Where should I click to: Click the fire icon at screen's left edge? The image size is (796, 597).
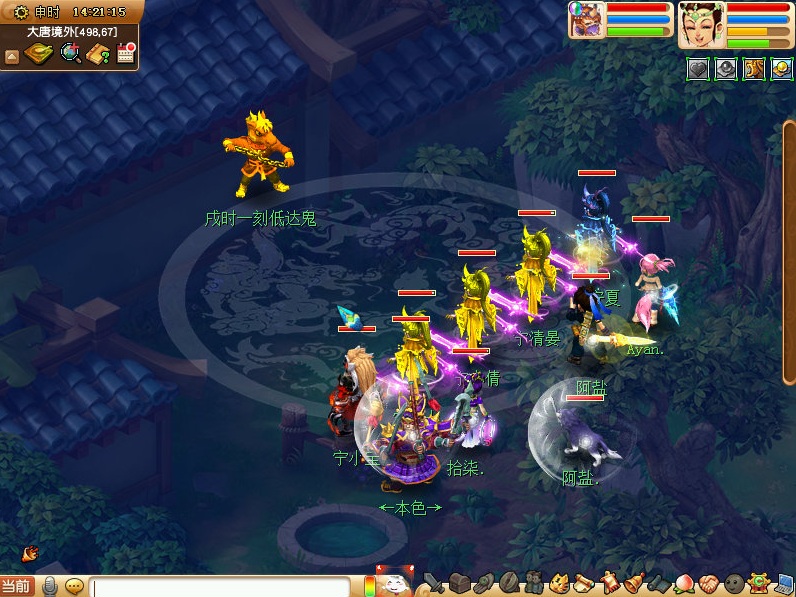[x=29, y=553]
